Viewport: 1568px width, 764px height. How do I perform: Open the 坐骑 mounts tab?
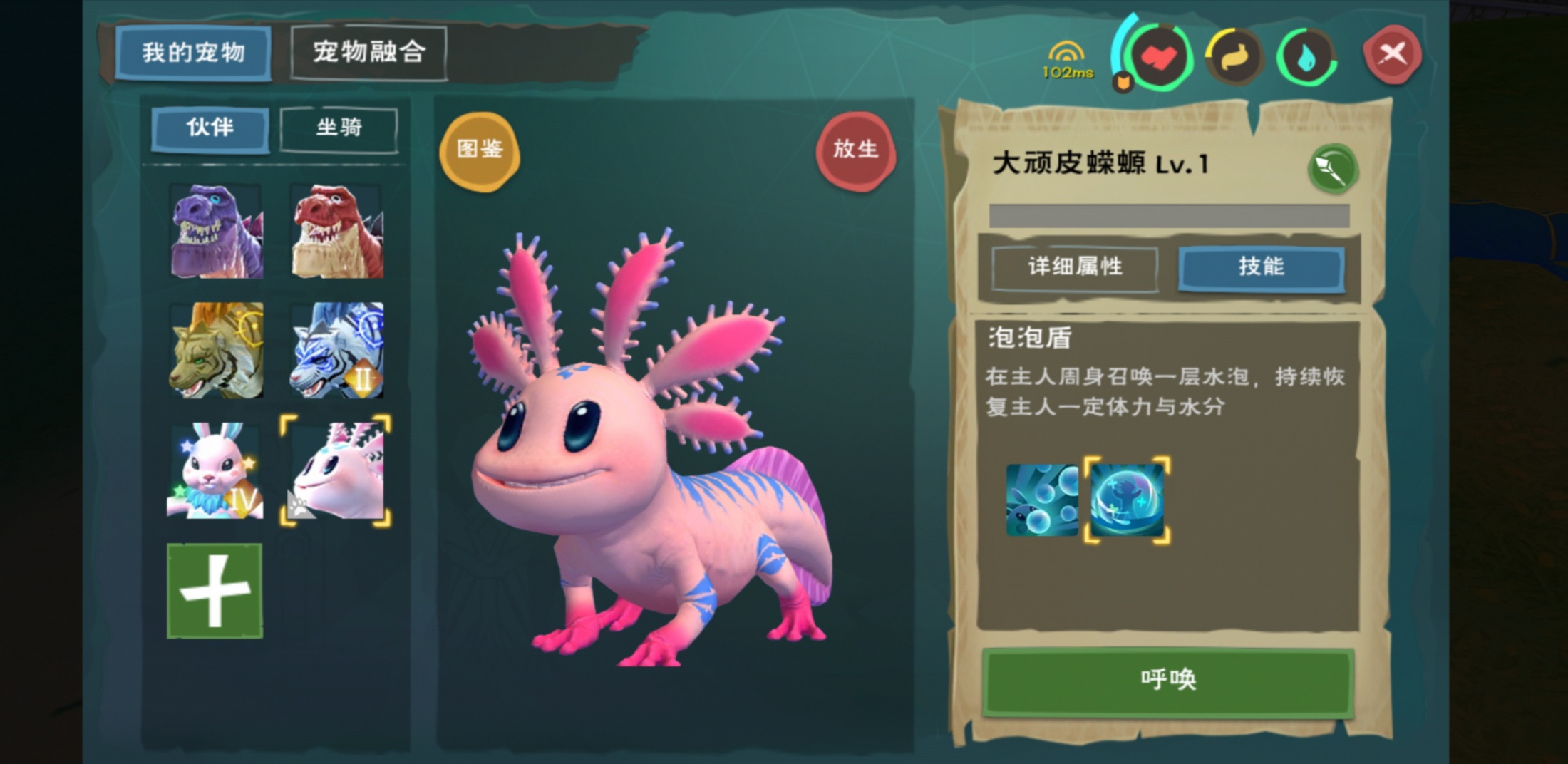point(339,128)
